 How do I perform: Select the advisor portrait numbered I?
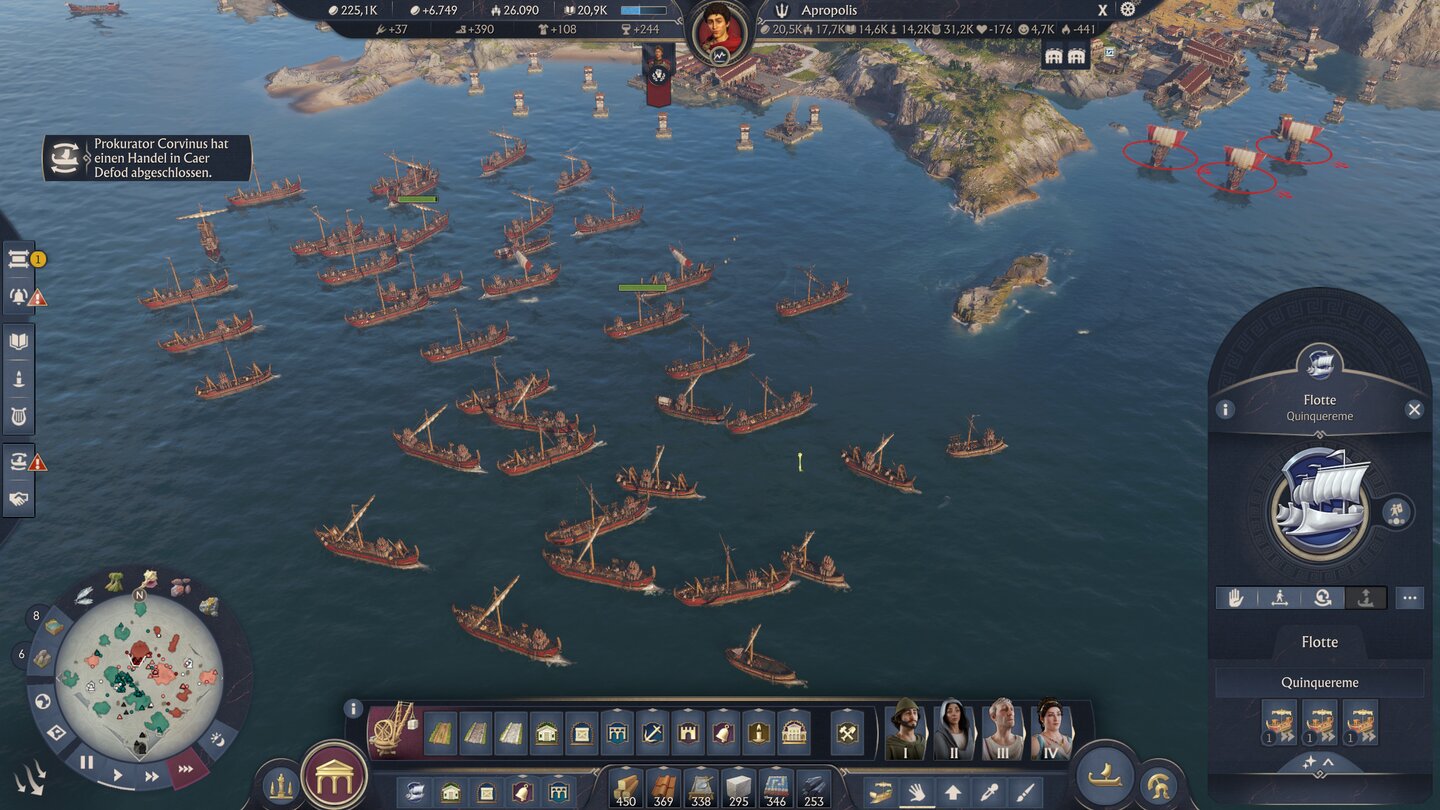pyautogui.click(x=906, y=730)
